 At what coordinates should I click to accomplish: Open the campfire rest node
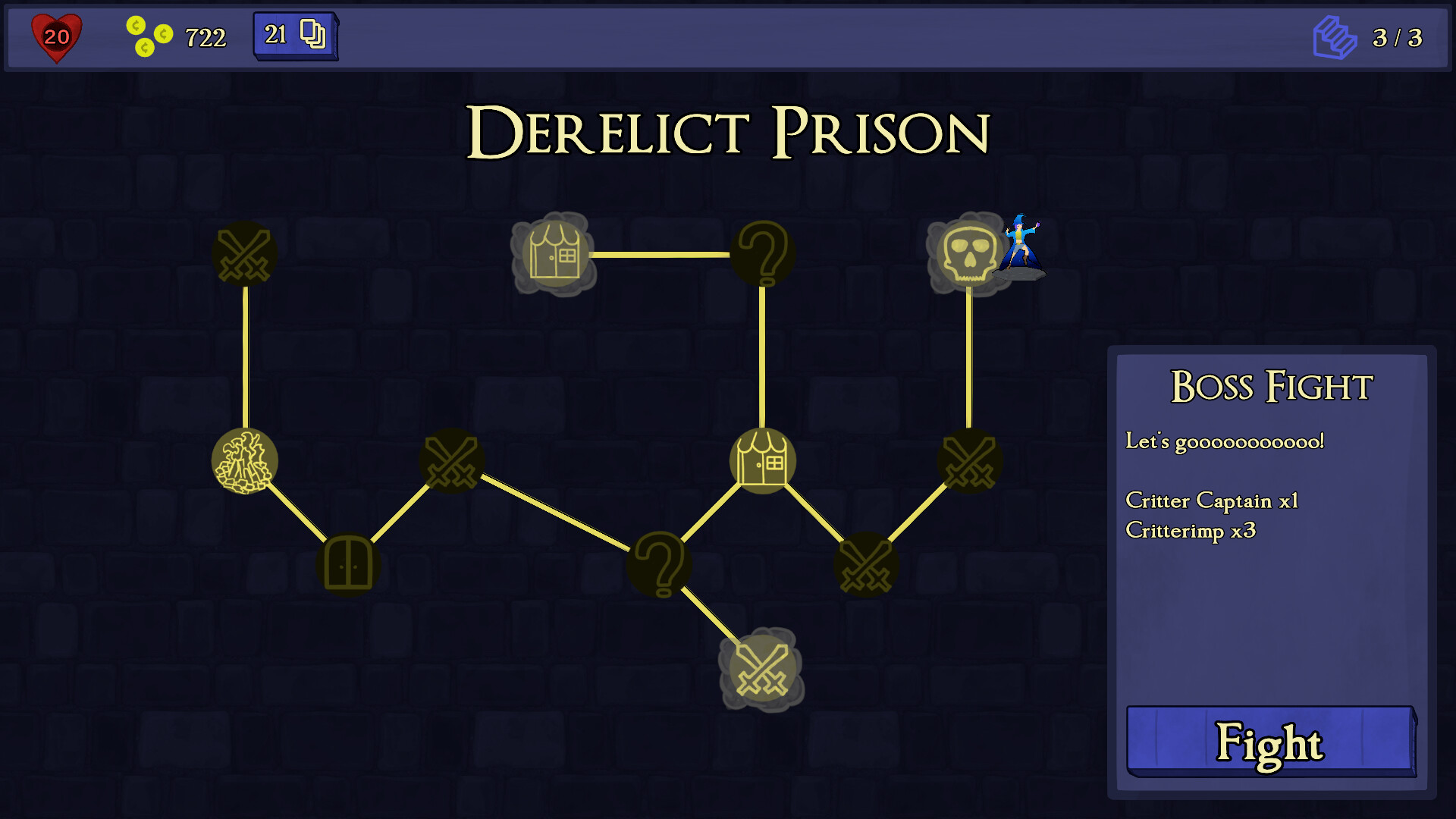[x=244, y=460]
